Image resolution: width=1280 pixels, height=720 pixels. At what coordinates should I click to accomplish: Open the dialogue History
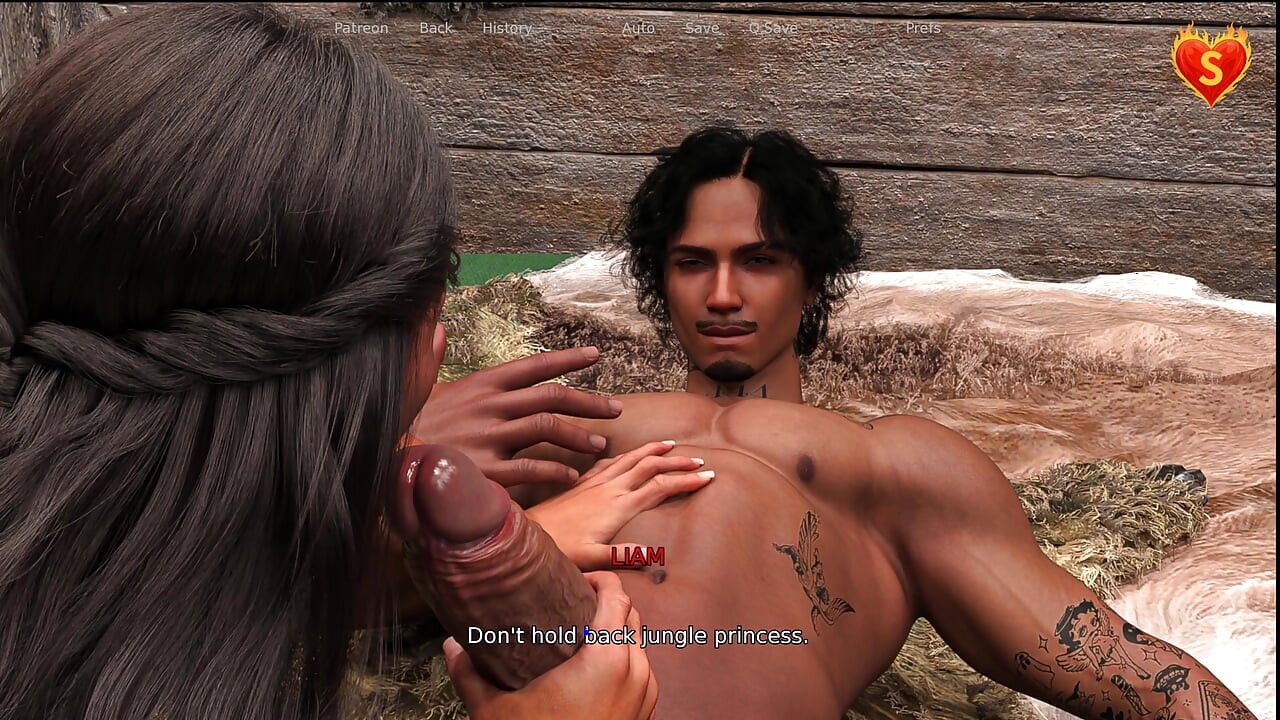[x=507, y=28]
